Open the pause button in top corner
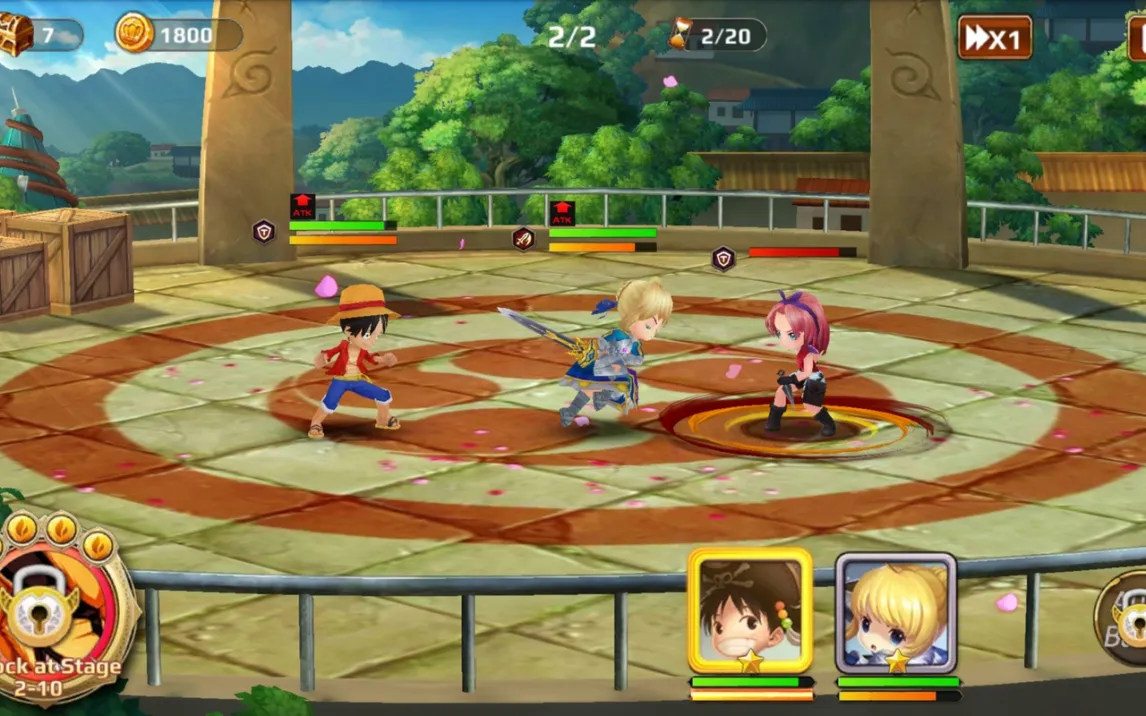The width and height of the screenshot is (1146, 716). tap(1137, 38)
